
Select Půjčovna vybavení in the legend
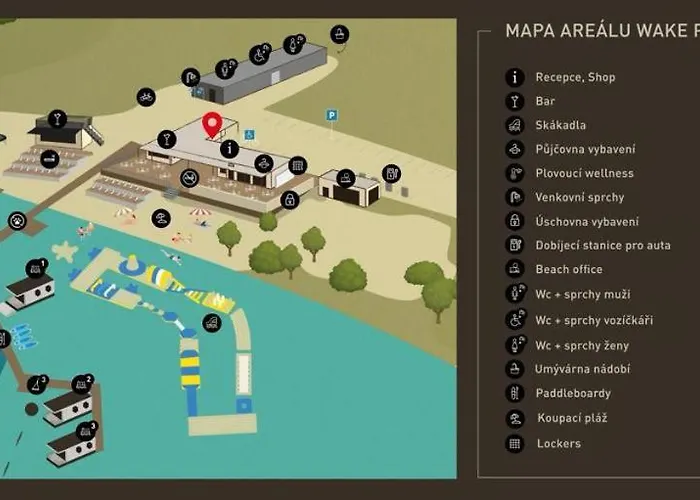point(584,149)
